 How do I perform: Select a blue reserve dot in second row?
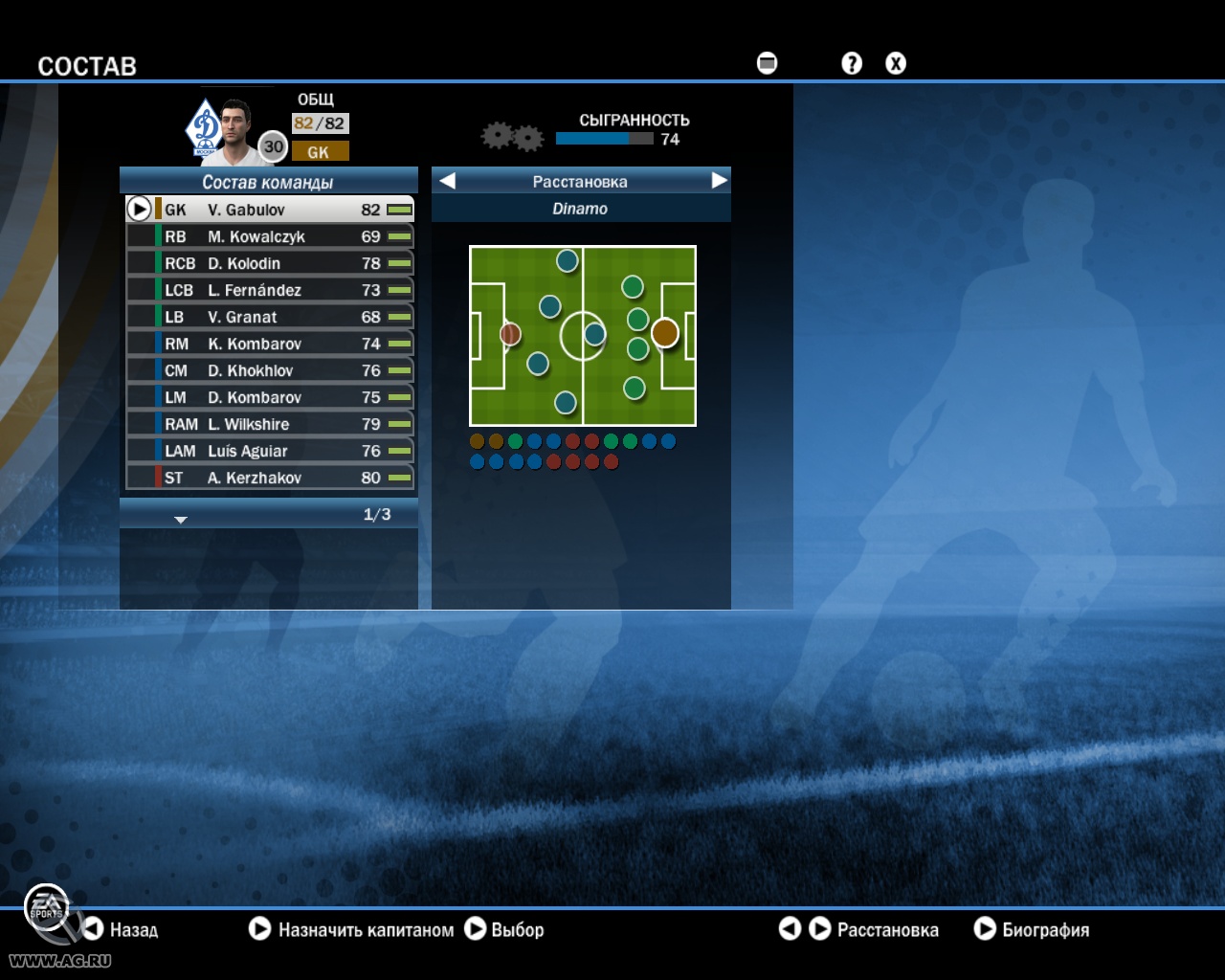coord(475,460)
